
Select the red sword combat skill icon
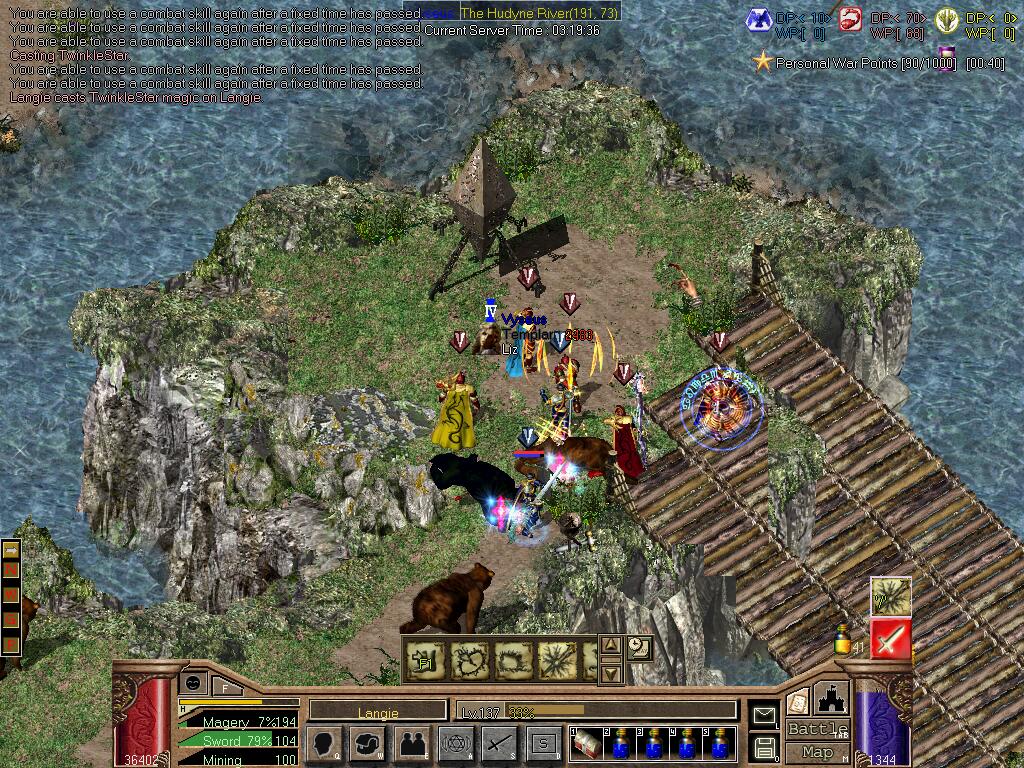coord(890,638)
